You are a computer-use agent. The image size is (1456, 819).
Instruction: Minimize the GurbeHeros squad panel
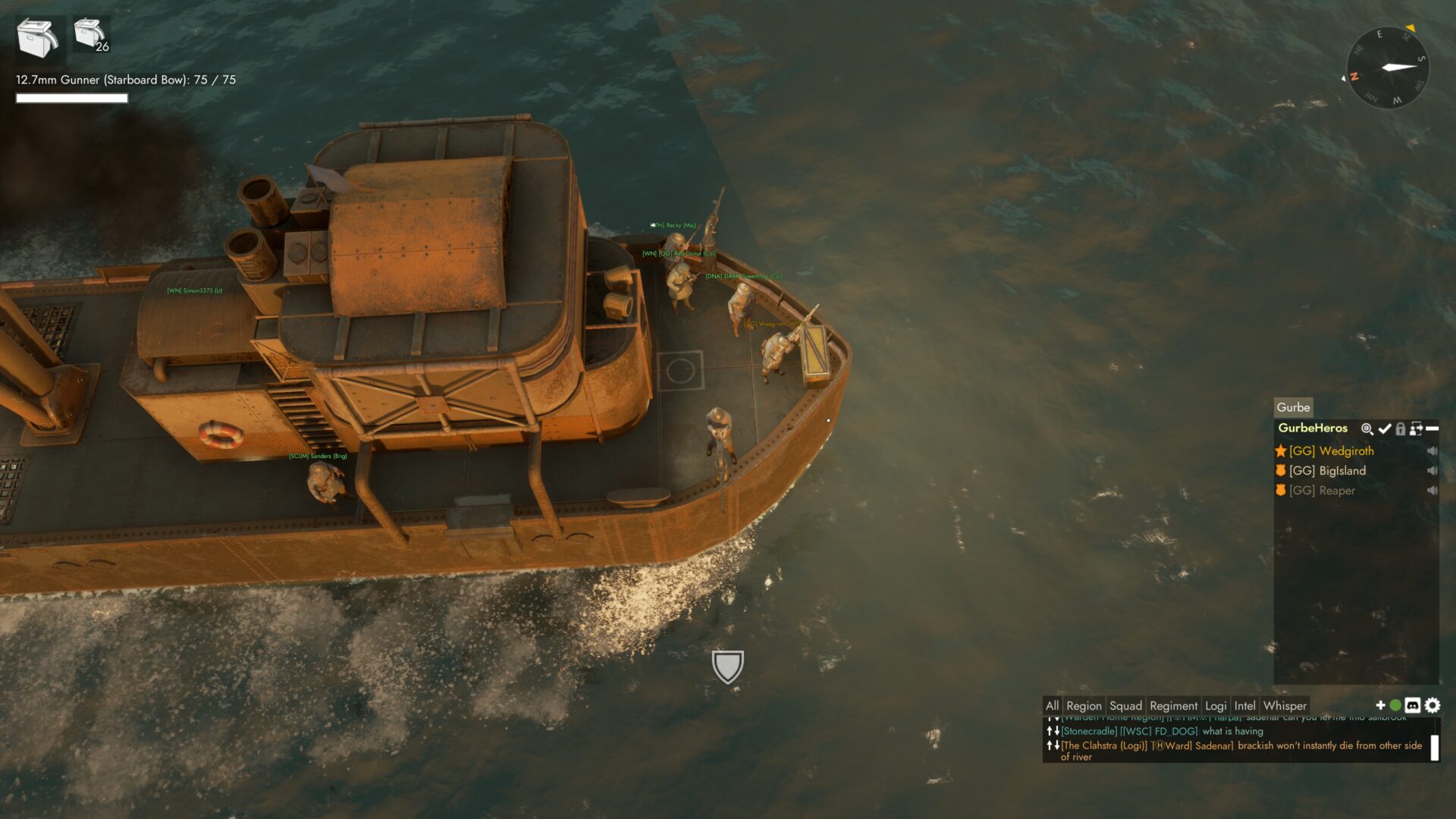1432,429
